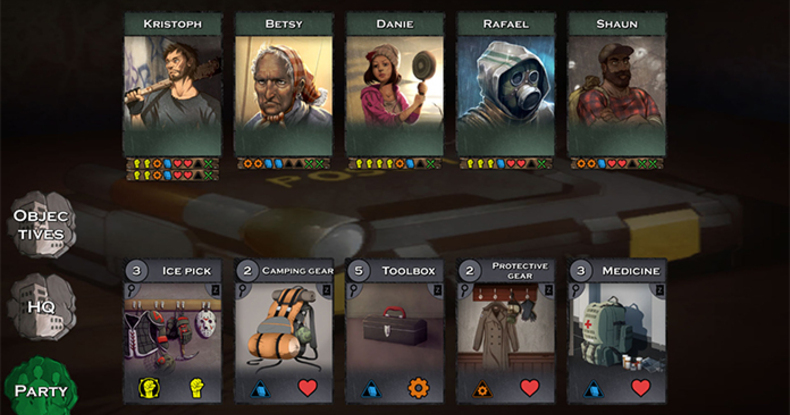Pick the Medicine item card

pyautogui.click(x=616, y=330)
